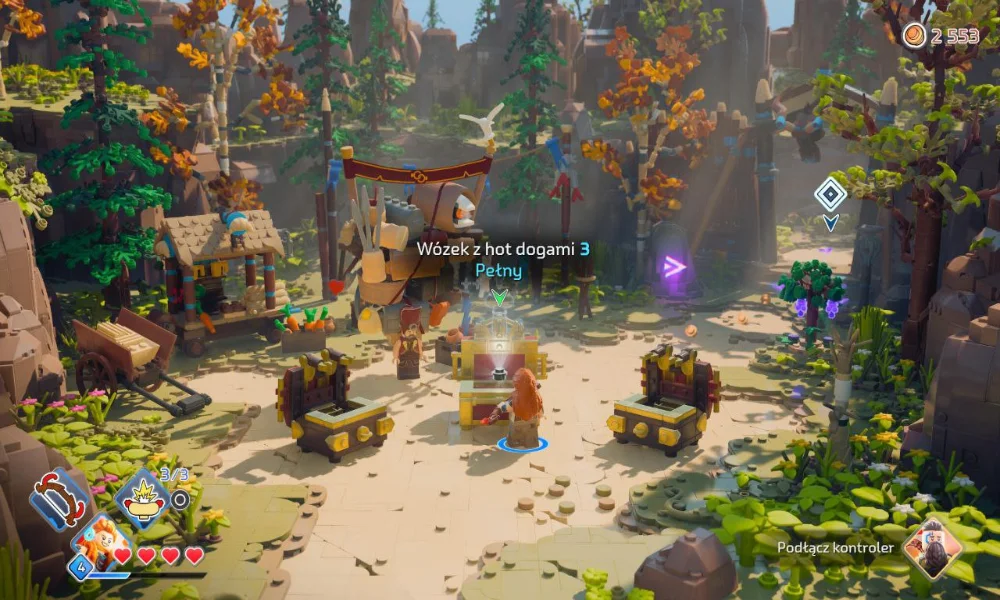This screenshot has height=600, width=1000.
Task: Click the red-haired character portrait
Action: click(100, 543)
